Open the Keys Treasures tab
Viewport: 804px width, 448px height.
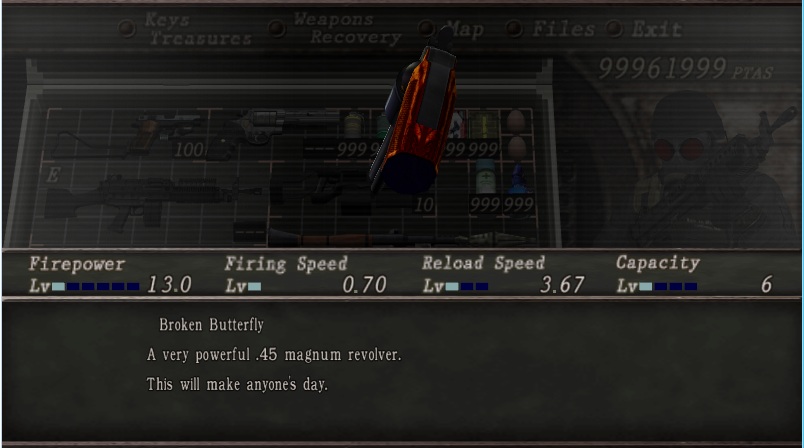(198, 29)
